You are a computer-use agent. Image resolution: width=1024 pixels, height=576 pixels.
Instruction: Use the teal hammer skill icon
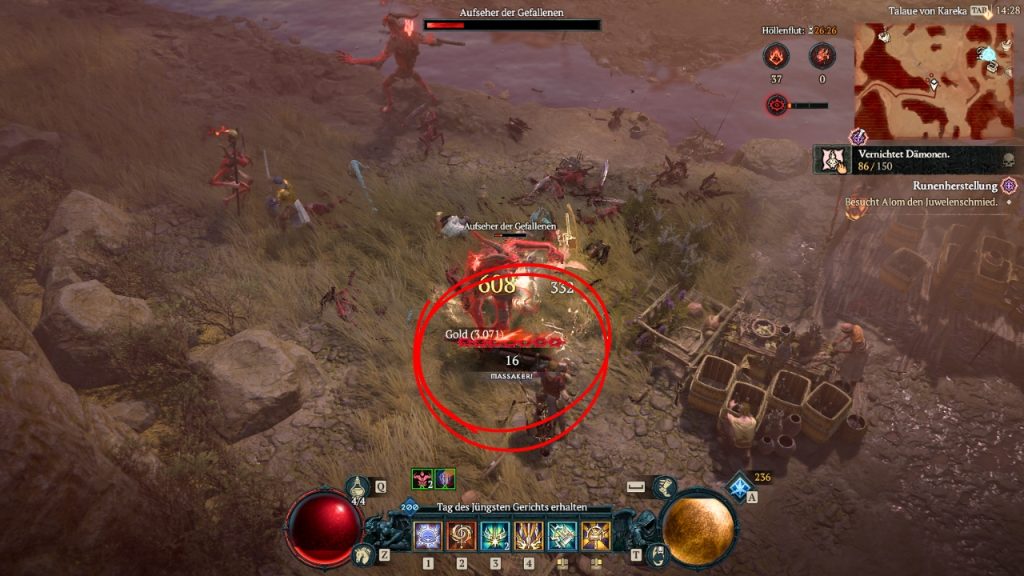(x=562, y=537)
